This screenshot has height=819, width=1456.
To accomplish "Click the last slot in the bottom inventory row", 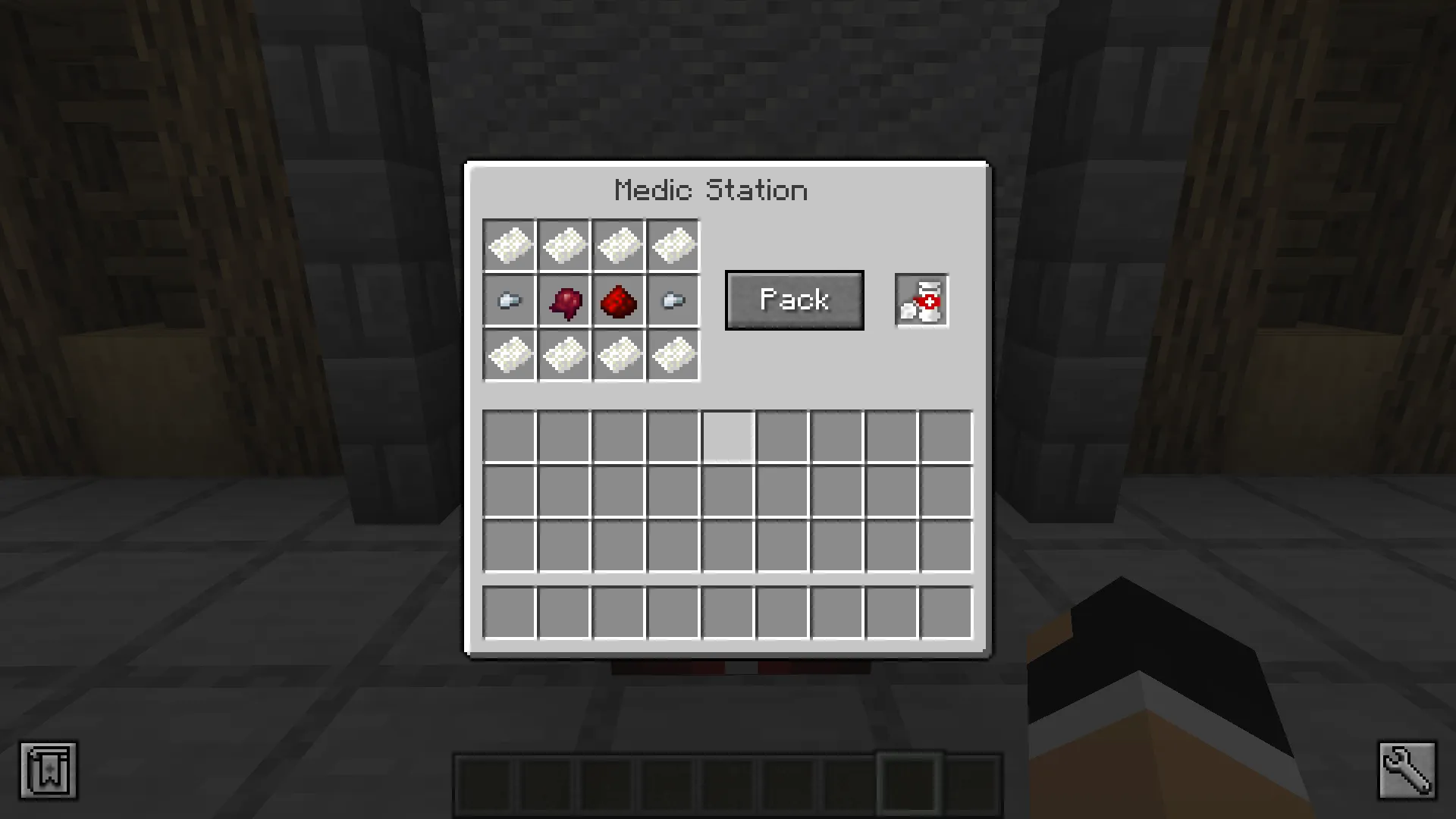I will click(x=945, y=612).
